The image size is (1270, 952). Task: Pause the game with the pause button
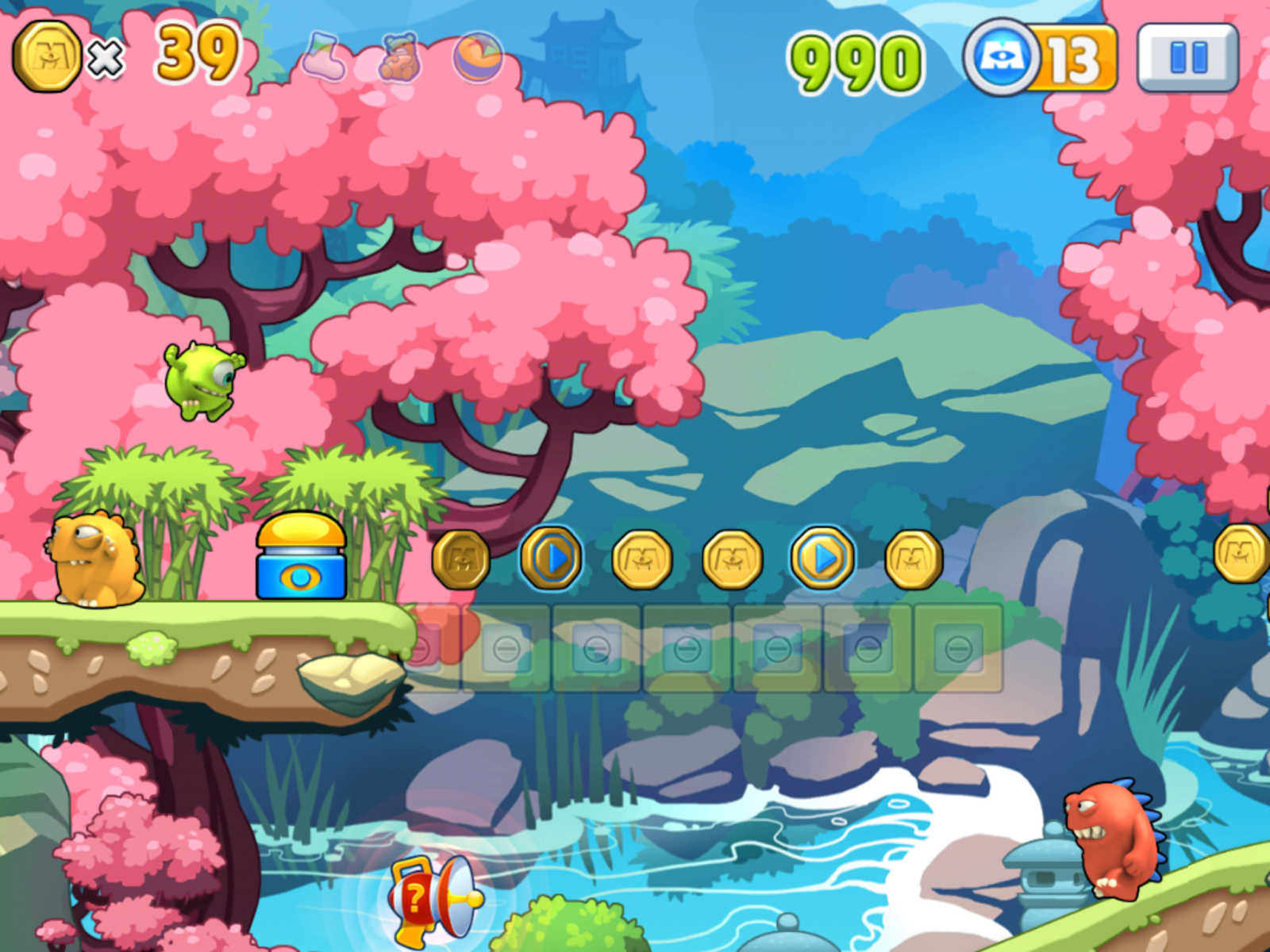tap(1183, 56)
